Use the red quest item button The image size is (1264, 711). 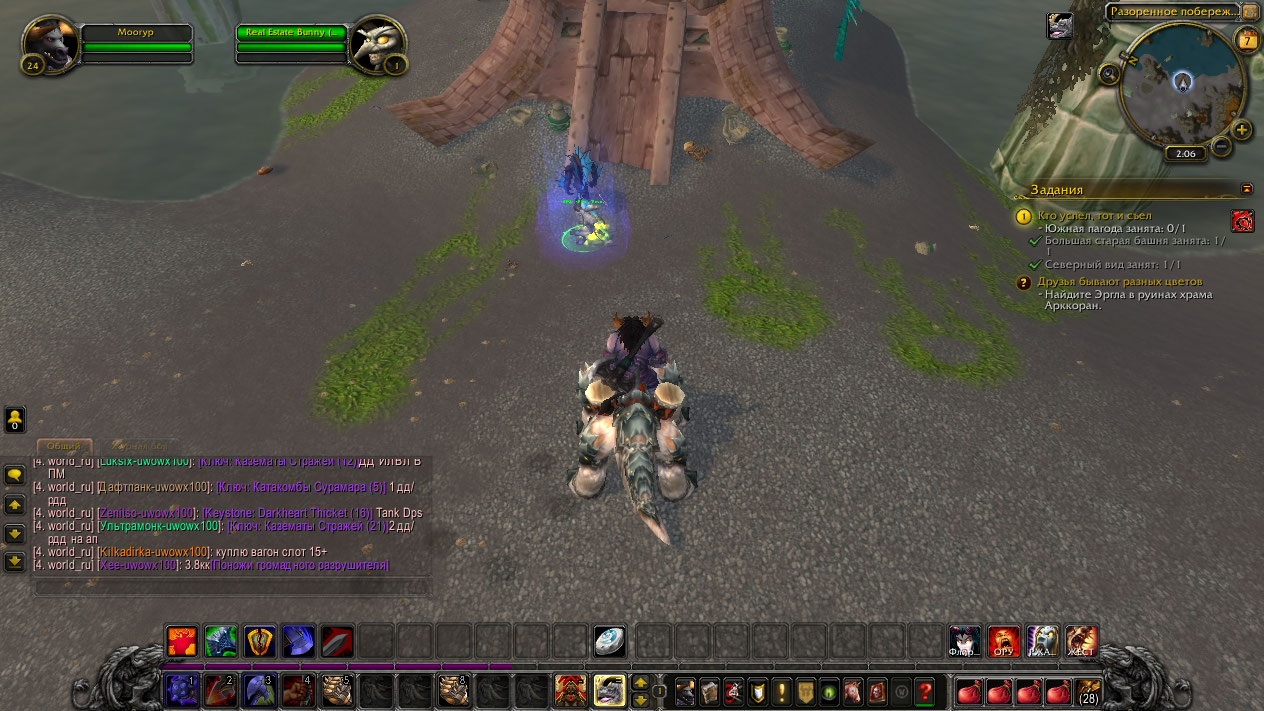(x=1242, y=221)
